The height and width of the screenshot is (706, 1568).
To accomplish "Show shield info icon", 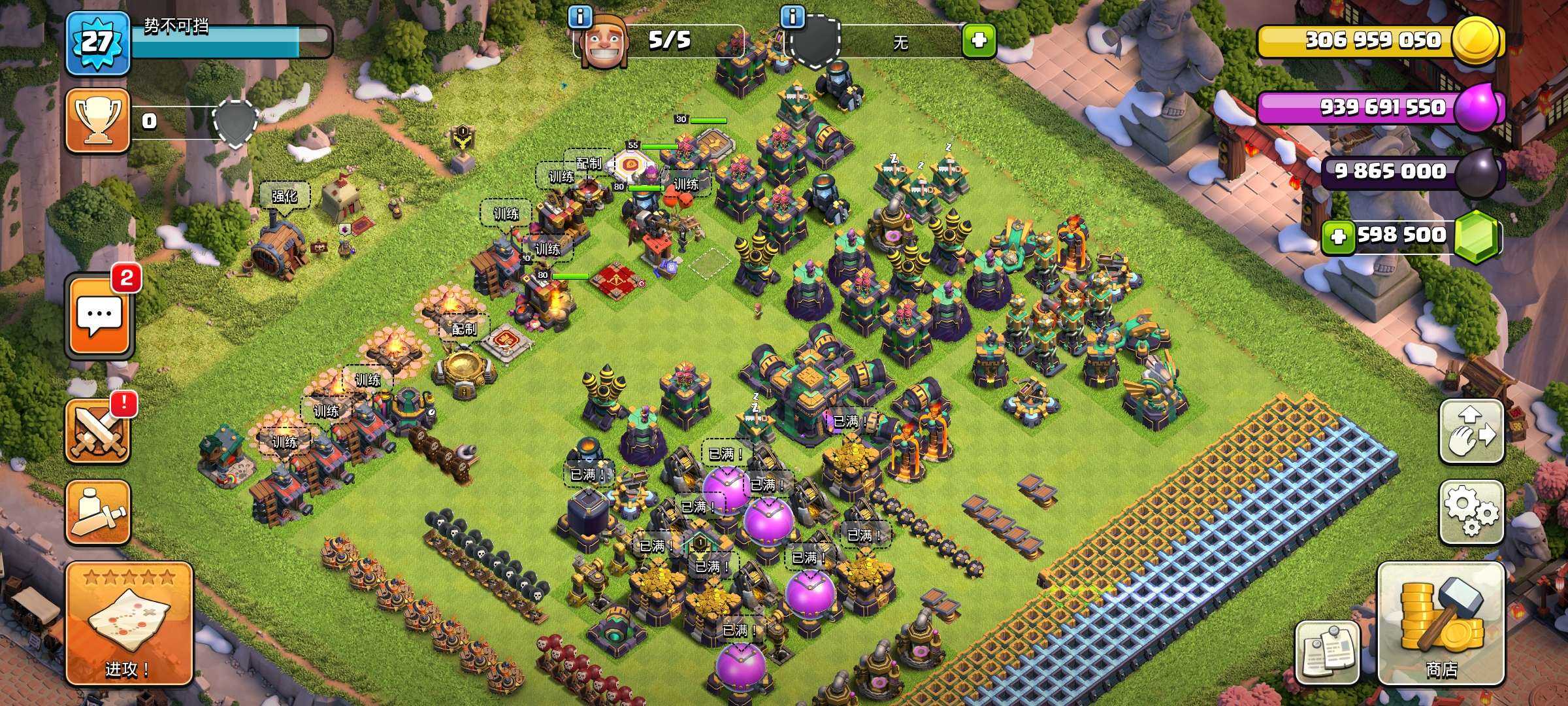I will 792,17.
